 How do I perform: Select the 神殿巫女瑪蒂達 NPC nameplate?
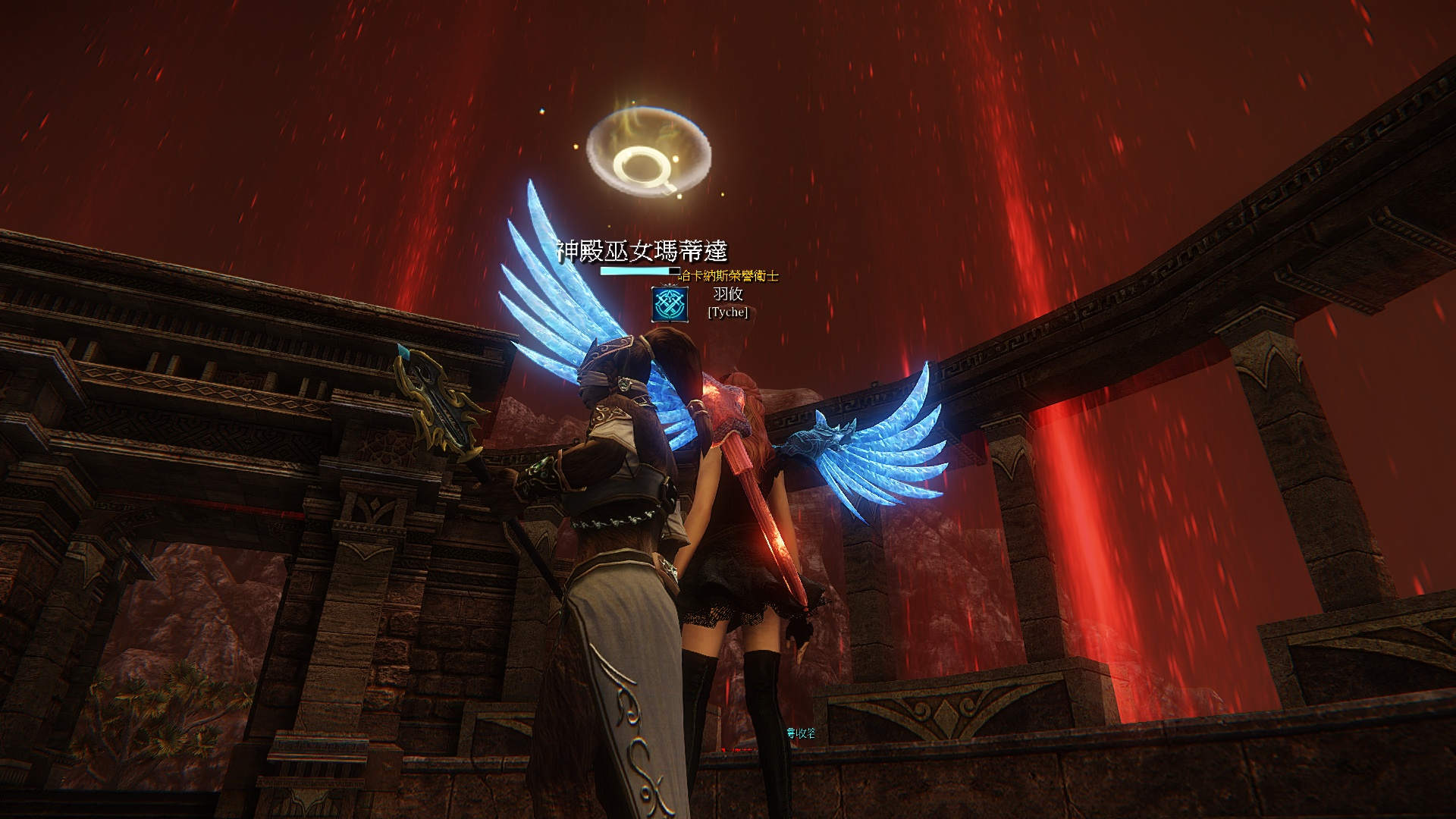642,250
